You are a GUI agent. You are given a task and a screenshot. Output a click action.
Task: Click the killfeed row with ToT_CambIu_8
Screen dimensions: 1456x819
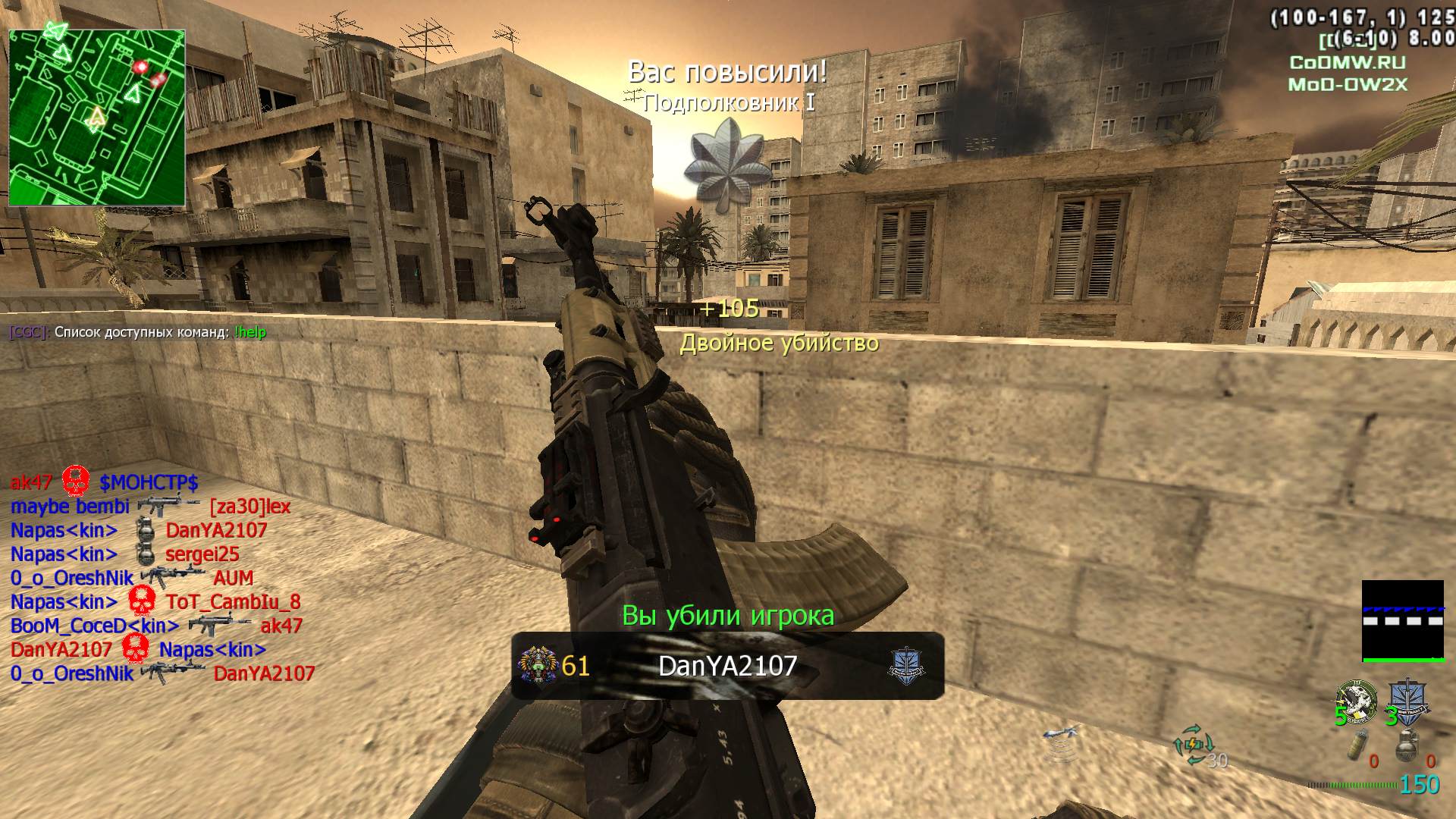click(x=155, y=602)
